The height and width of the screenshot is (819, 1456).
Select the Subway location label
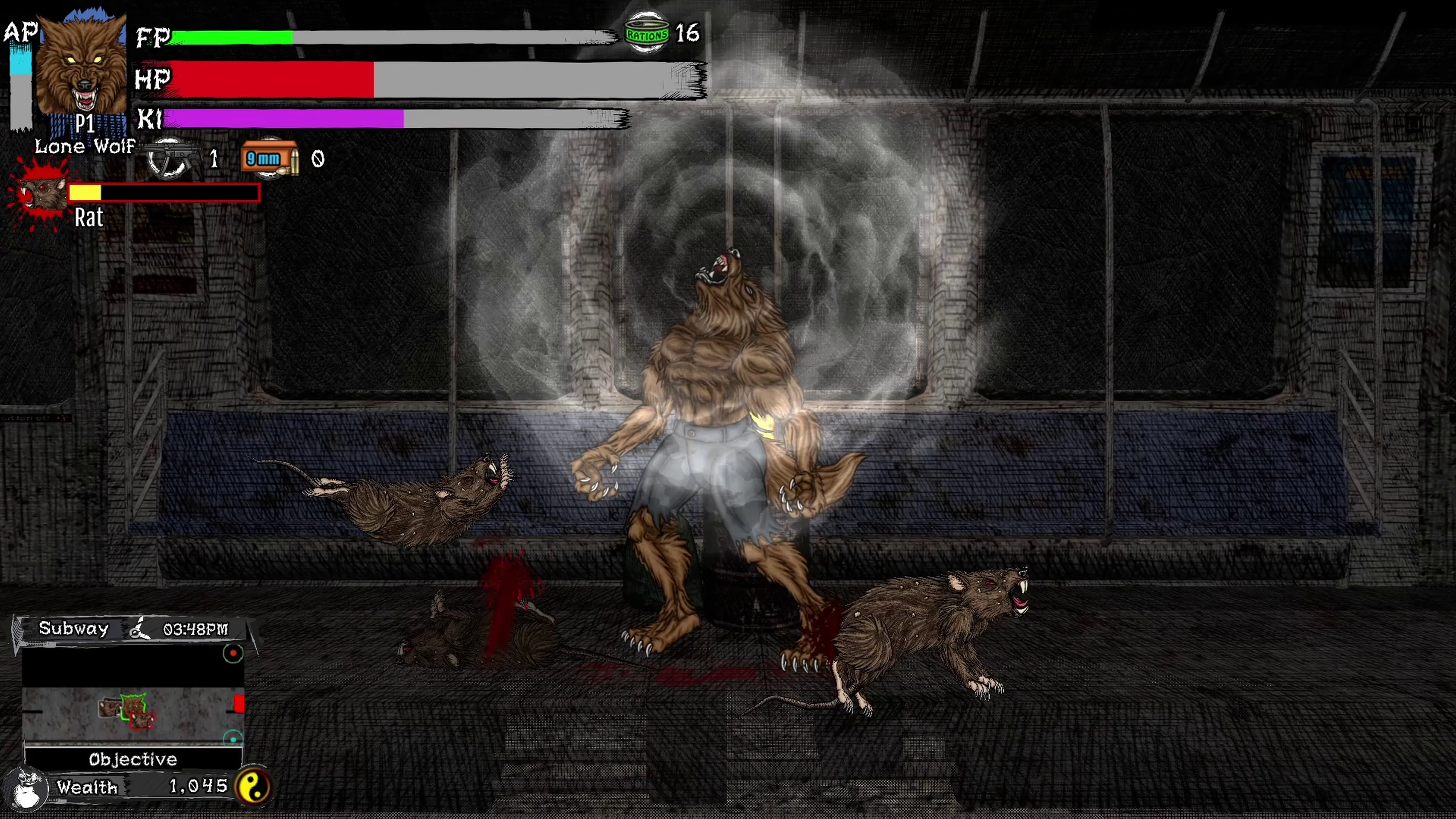(74, 629)
